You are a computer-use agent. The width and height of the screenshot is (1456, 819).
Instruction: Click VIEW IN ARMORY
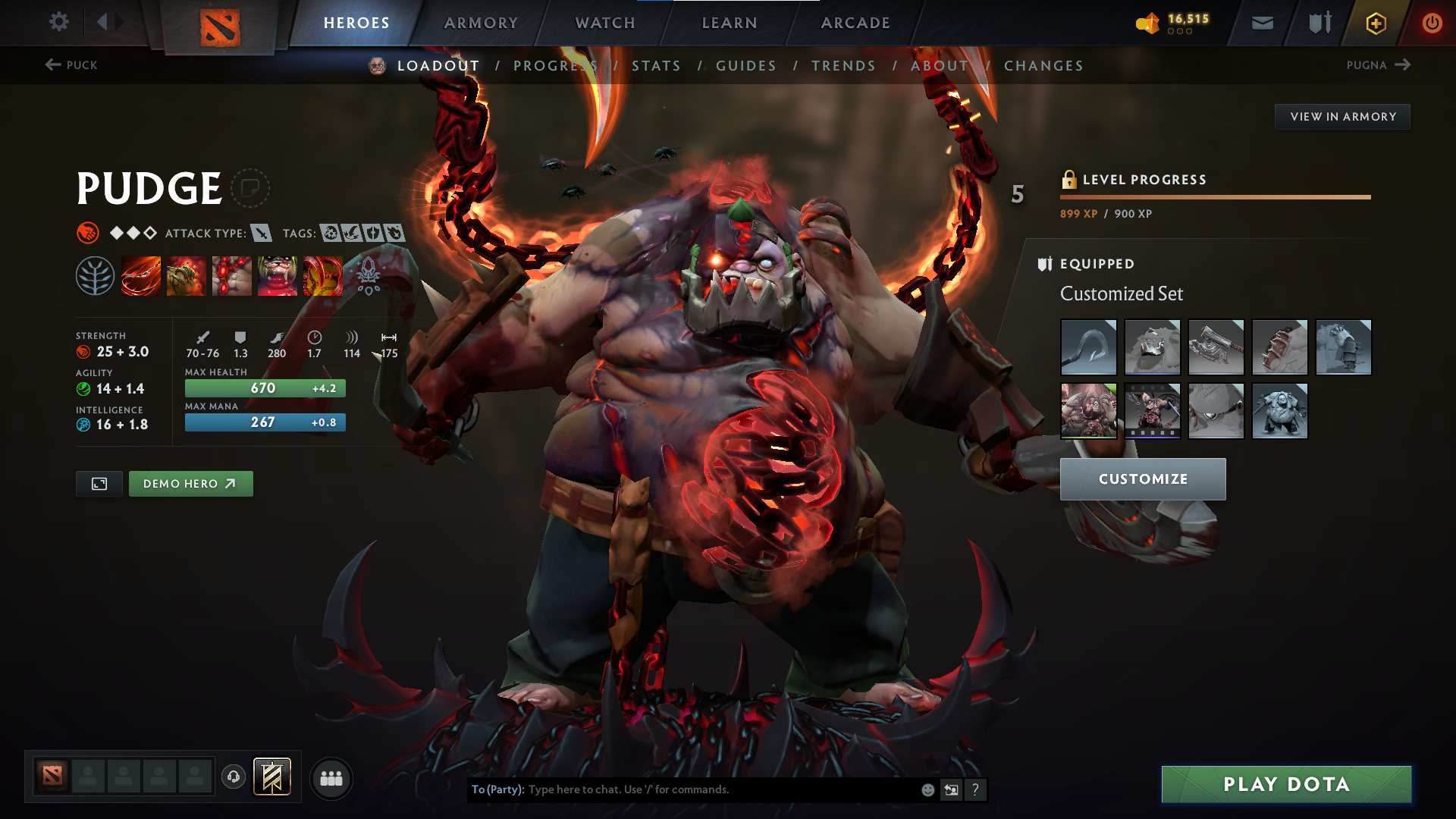[x=1342, y=116]
